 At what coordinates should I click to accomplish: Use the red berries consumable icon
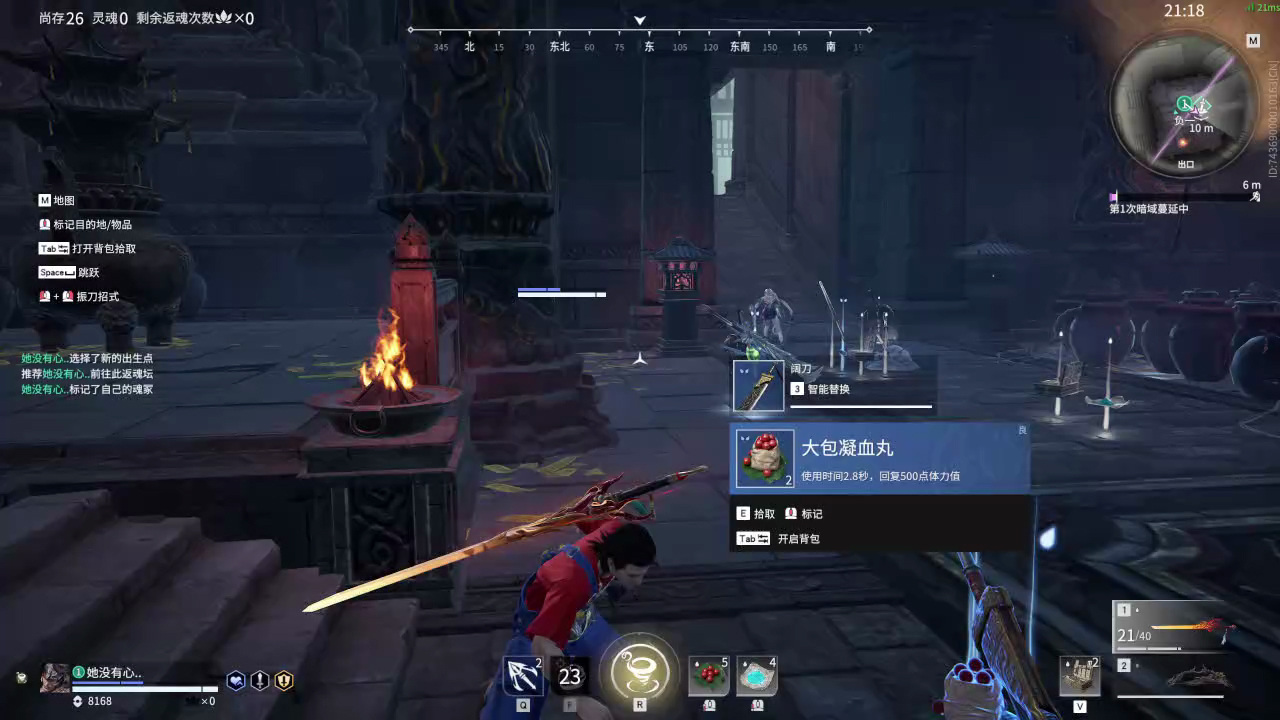[x=709, y=675]
